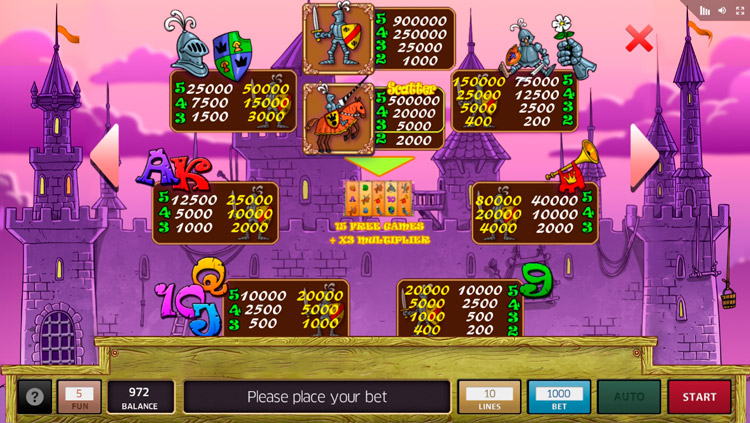Adjust the bet amount button
Screen dimensions: 750x423
point(559,397)
